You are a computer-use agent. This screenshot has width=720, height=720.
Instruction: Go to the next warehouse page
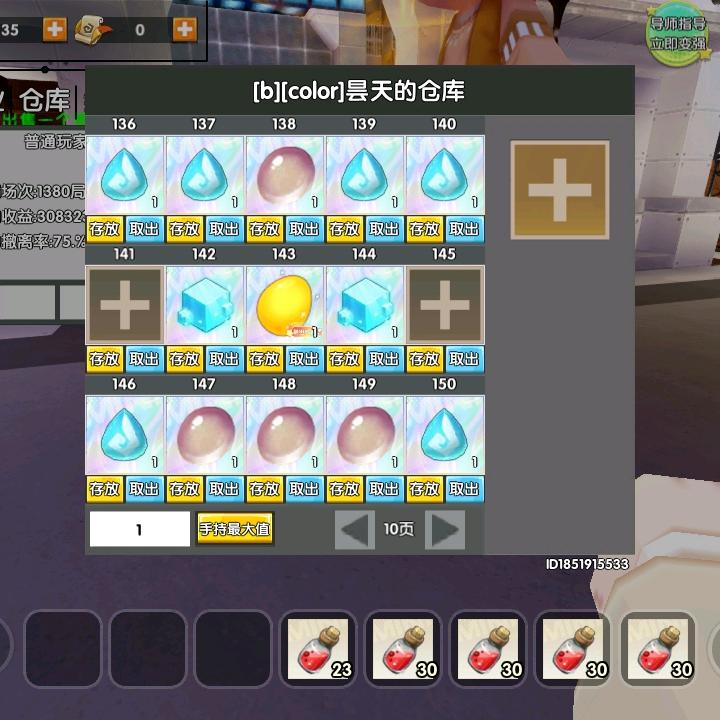tap(445, 529)
